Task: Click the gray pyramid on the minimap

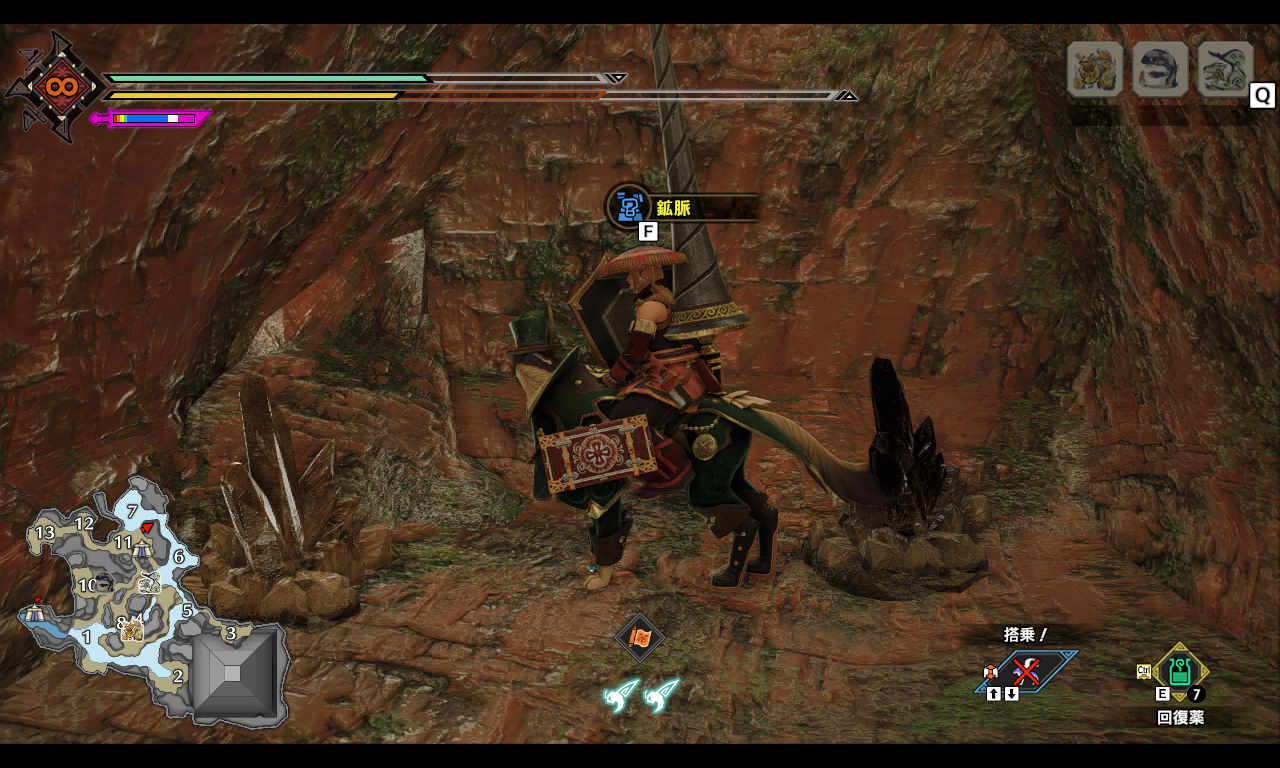Action: click(232, 674)
